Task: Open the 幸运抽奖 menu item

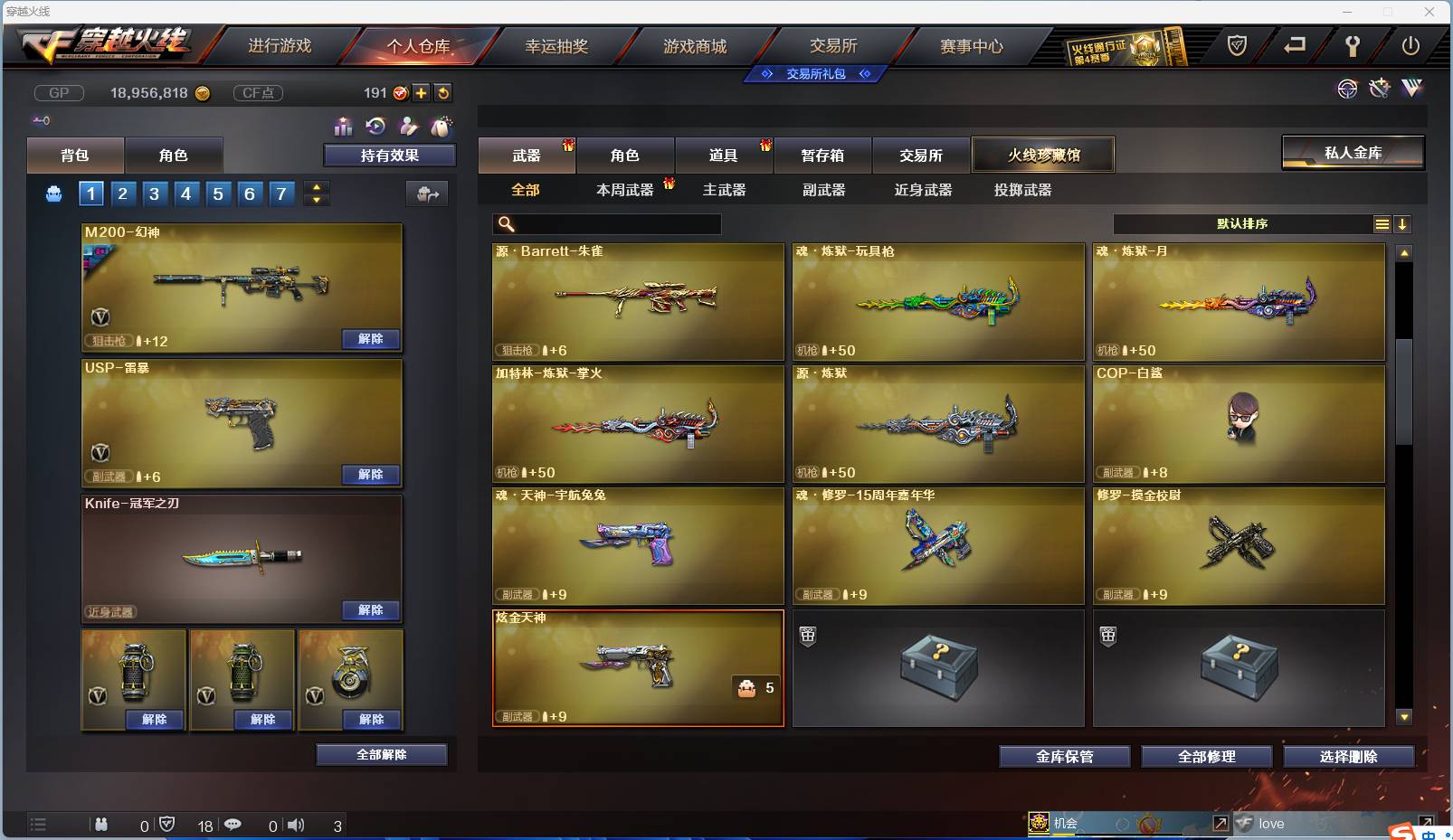Action: pos(558,43)
